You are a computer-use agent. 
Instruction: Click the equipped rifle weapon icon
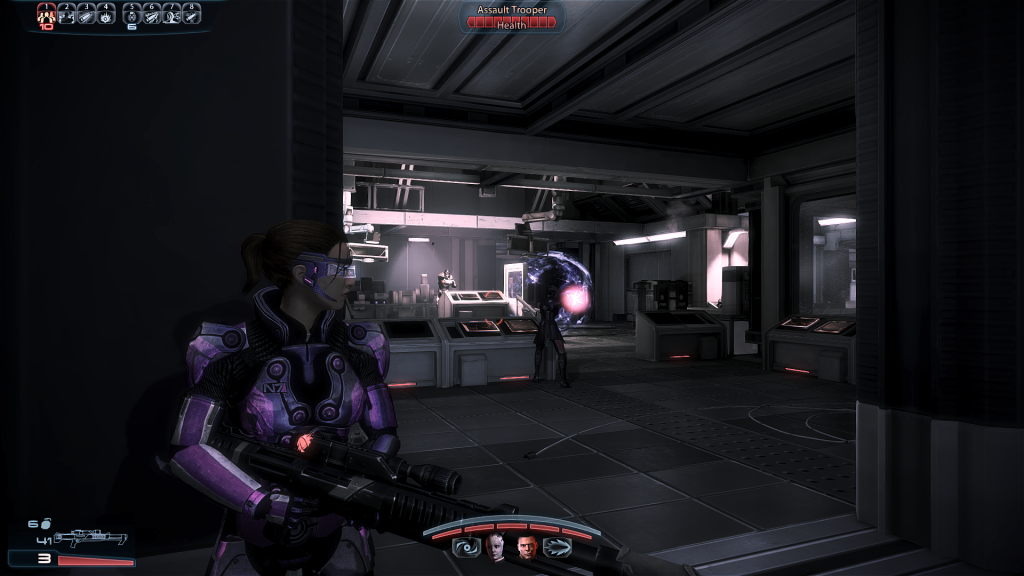[89, 539]
